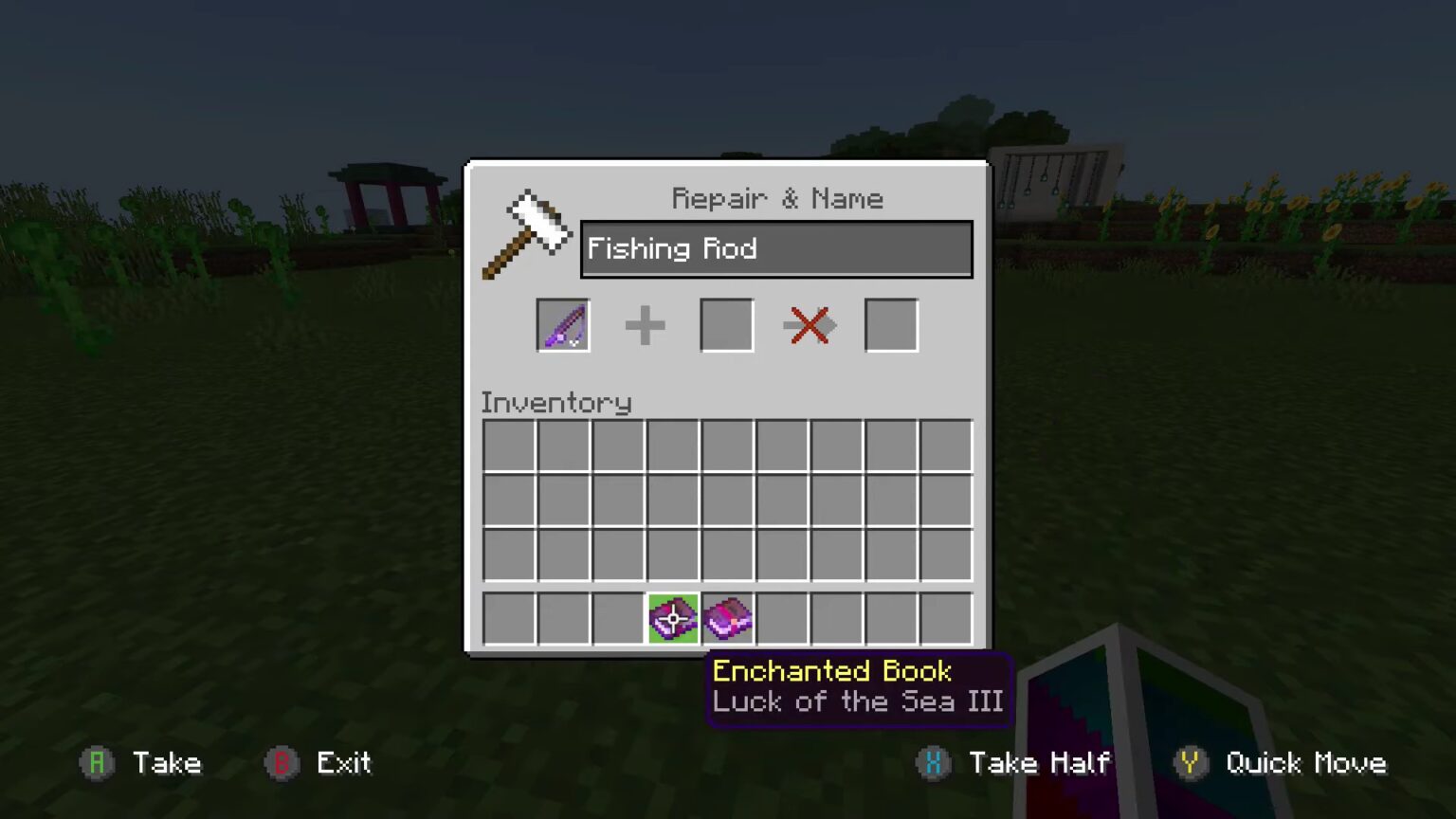Click the empty second anvil slot
The image size is (1456, 819).
coord(726,325)
